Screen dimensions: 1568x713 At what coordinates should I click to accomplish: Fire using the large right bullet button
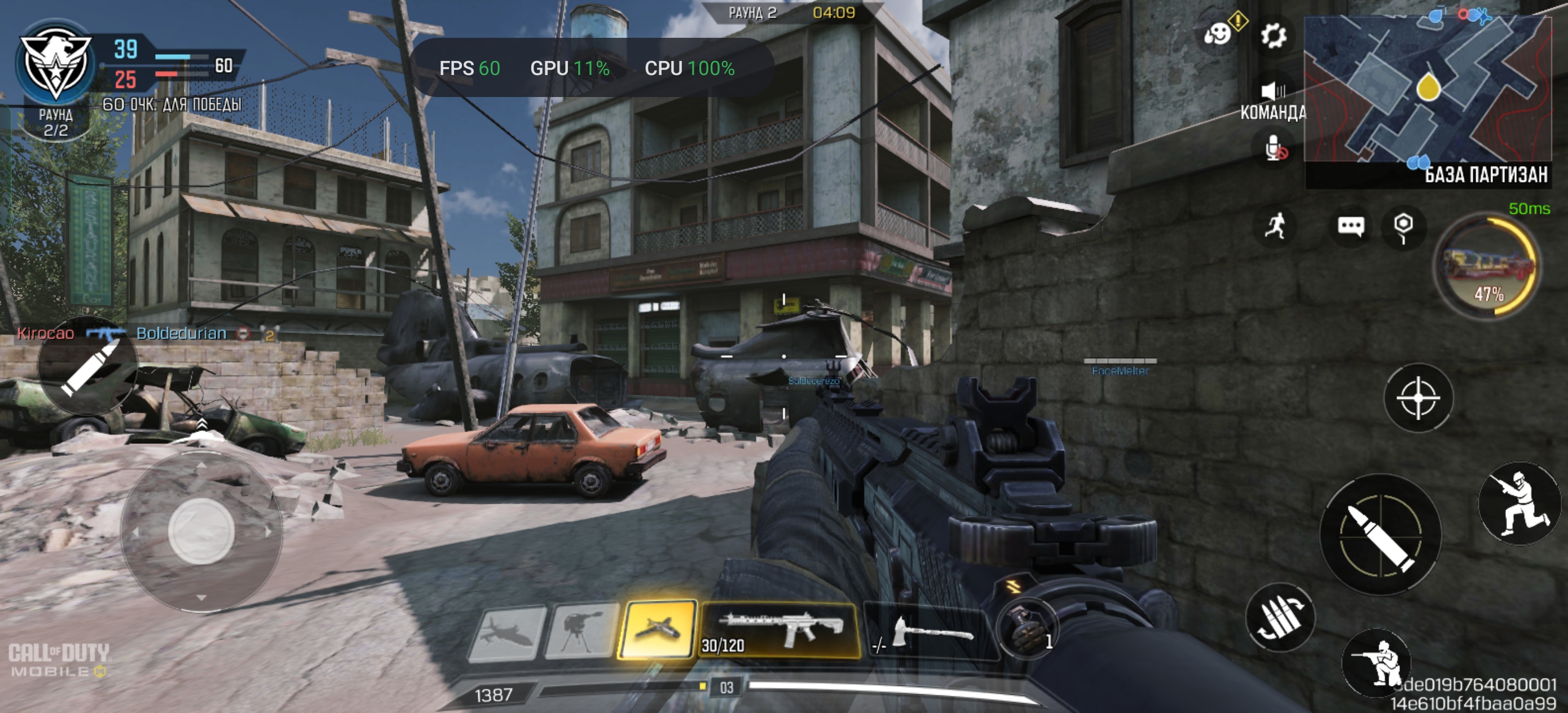coord(1380,534)
